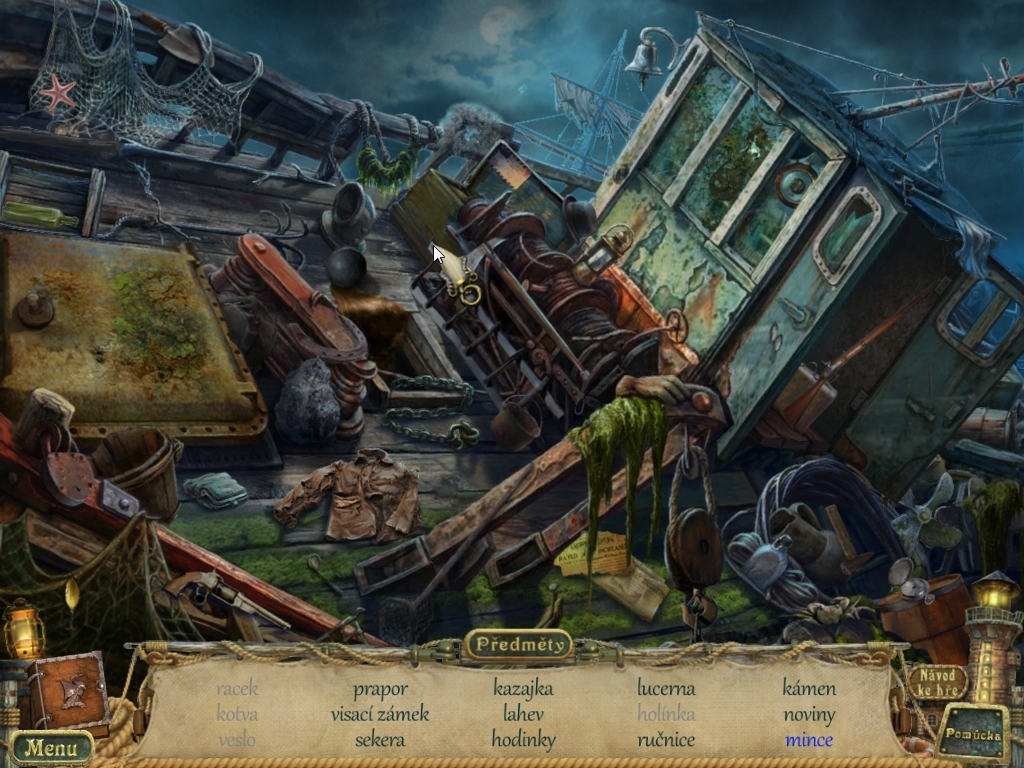The image size is (1024, 768).
Task: Select 'prapor' in the item list
Action: 380,688
